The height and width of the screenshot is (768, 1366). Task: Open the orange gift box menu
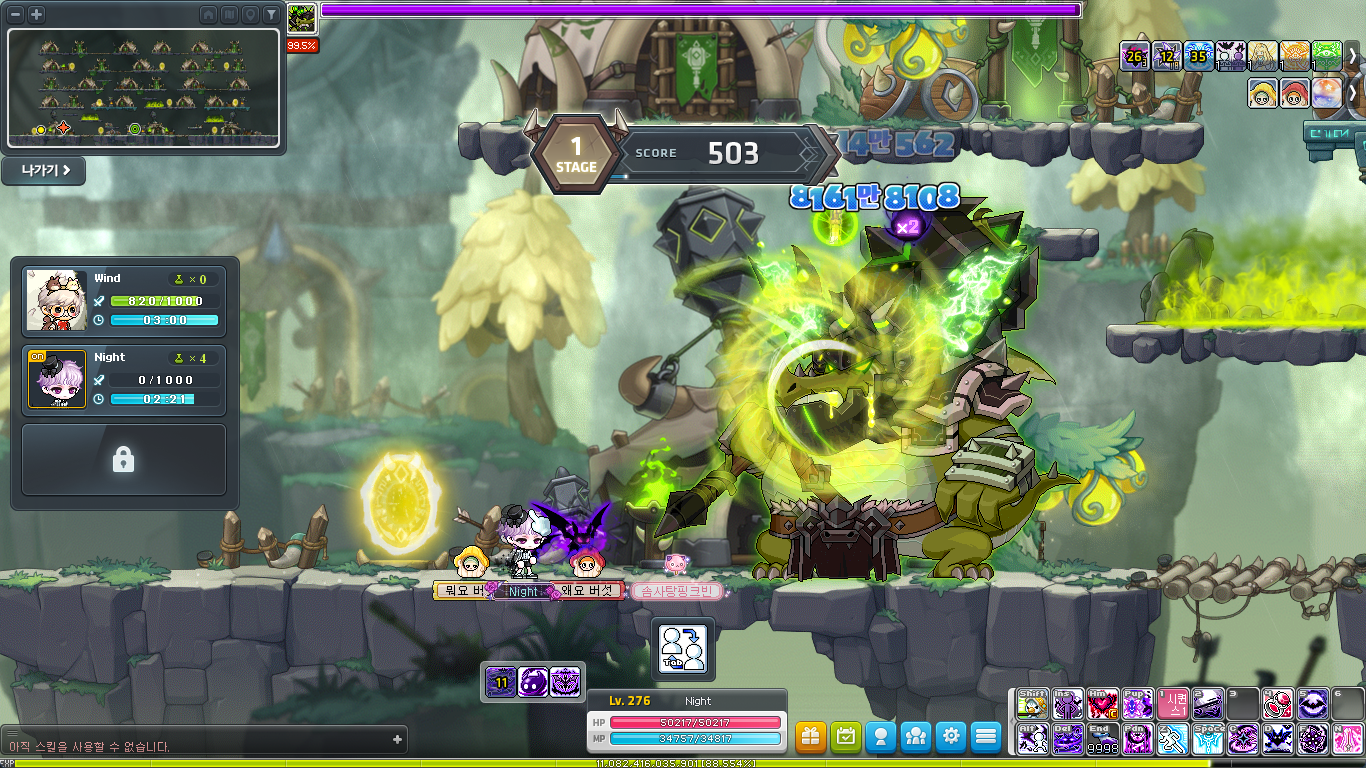(811, 737)
